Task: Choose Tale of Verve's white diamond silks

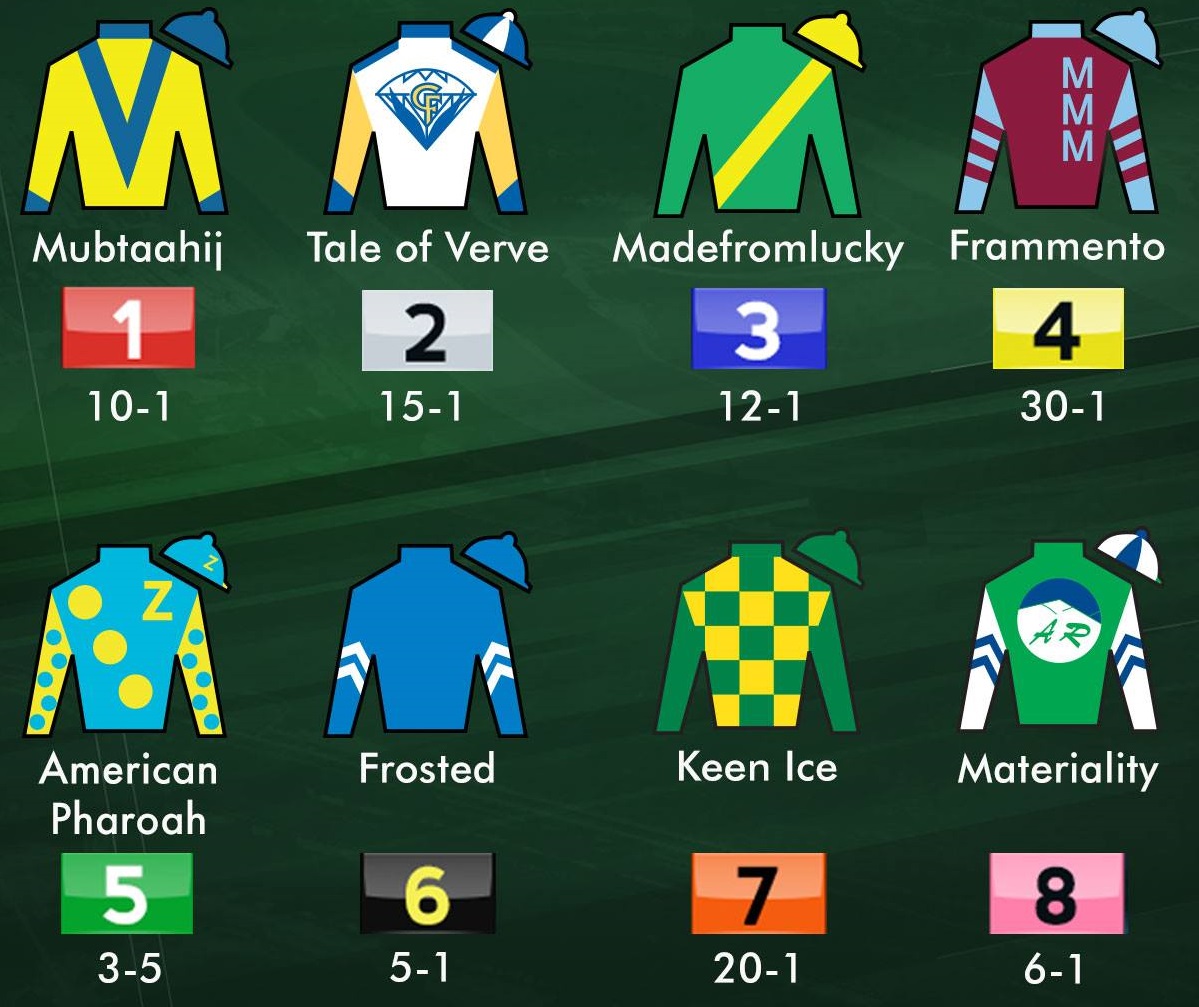Action: pos(426,125)
